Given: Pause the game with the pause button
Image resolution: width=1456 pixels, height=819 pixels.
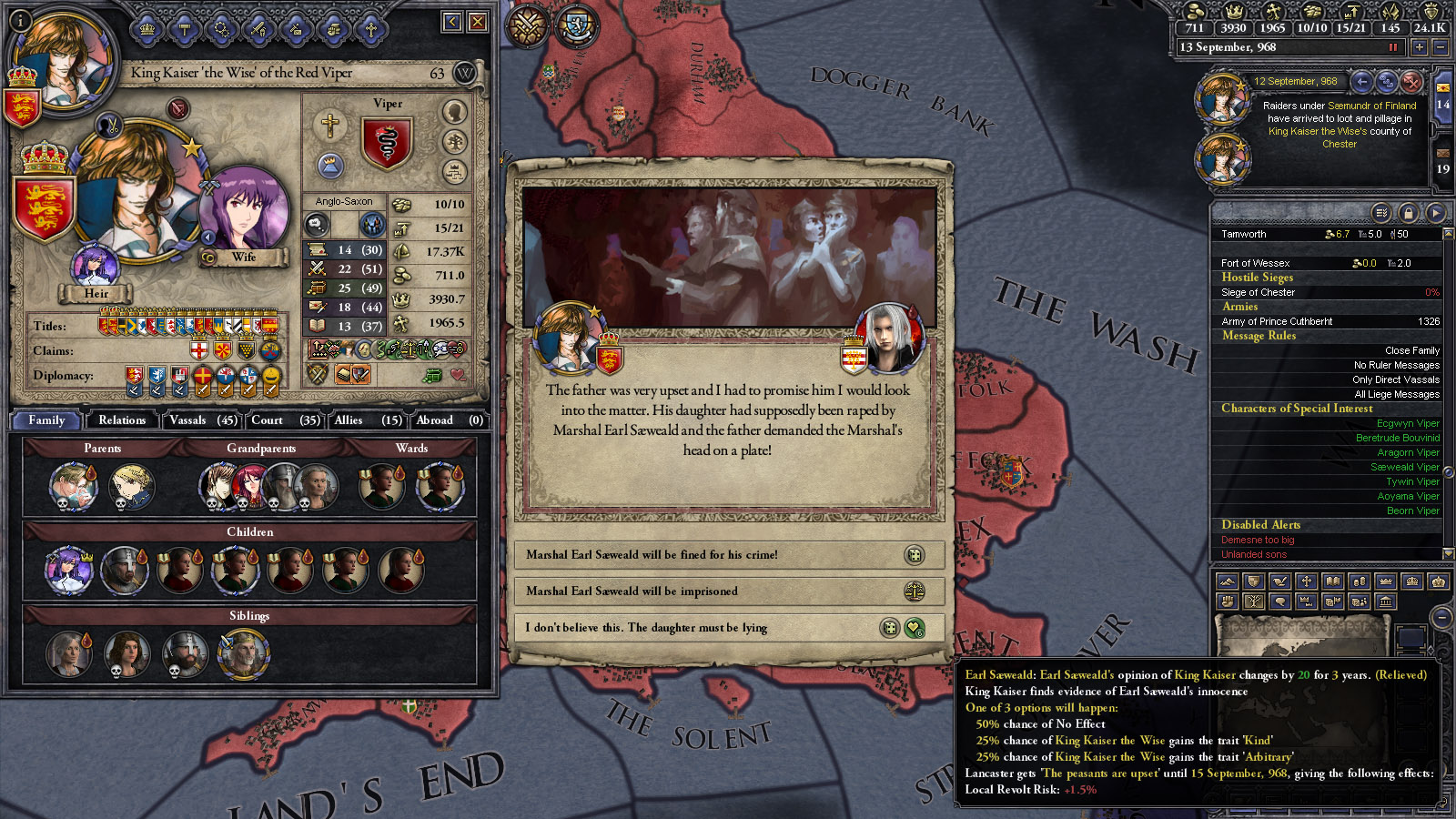Looking at the screenshot, I should click(1392, 47).
